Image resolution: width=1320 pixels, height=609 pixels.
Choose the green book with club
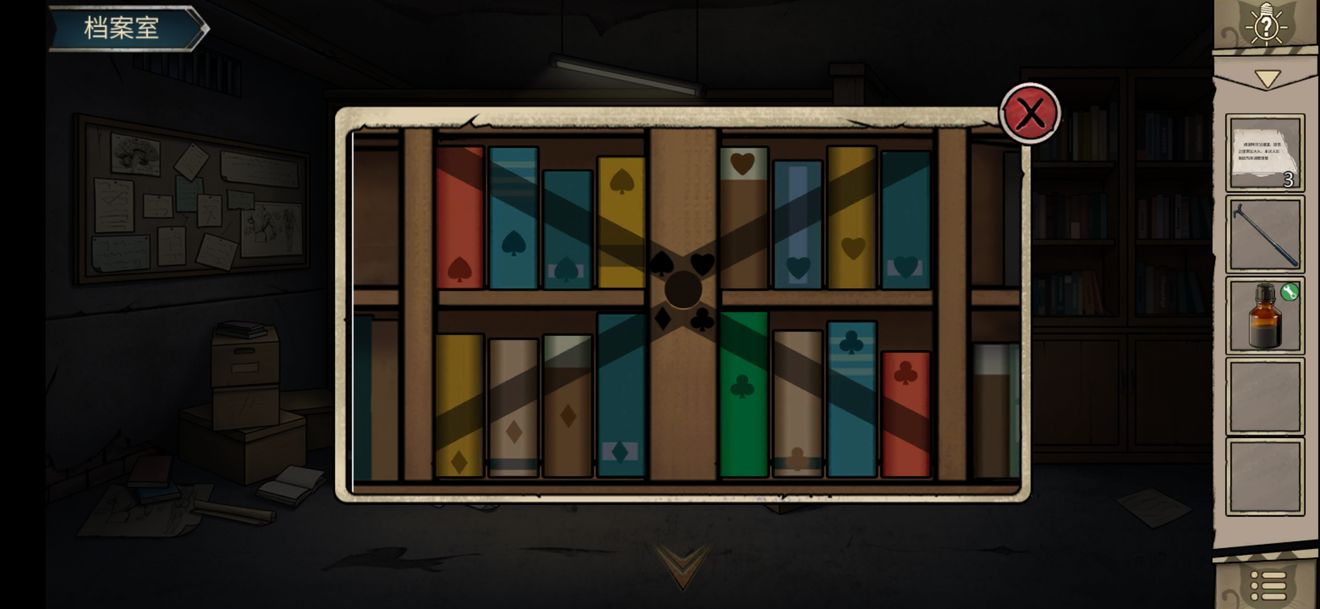(x=744, y=394)
